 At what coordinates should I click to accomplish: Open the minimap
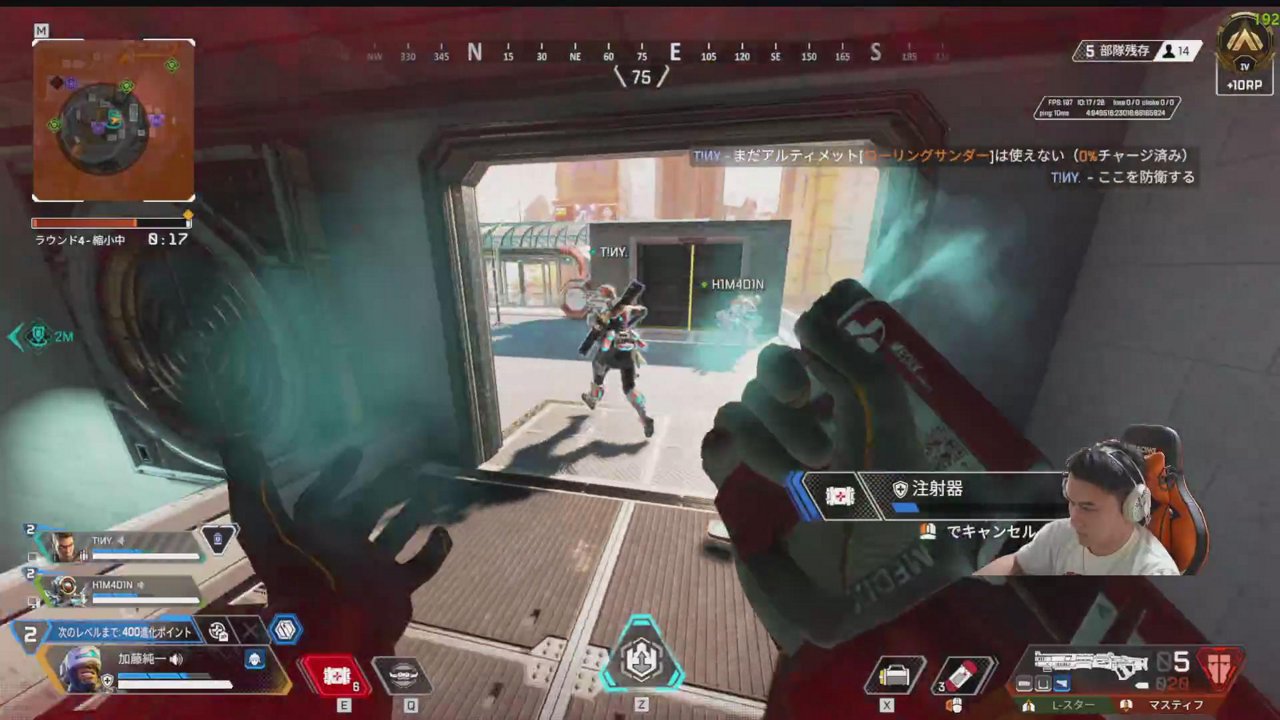[x=113, y=120]
